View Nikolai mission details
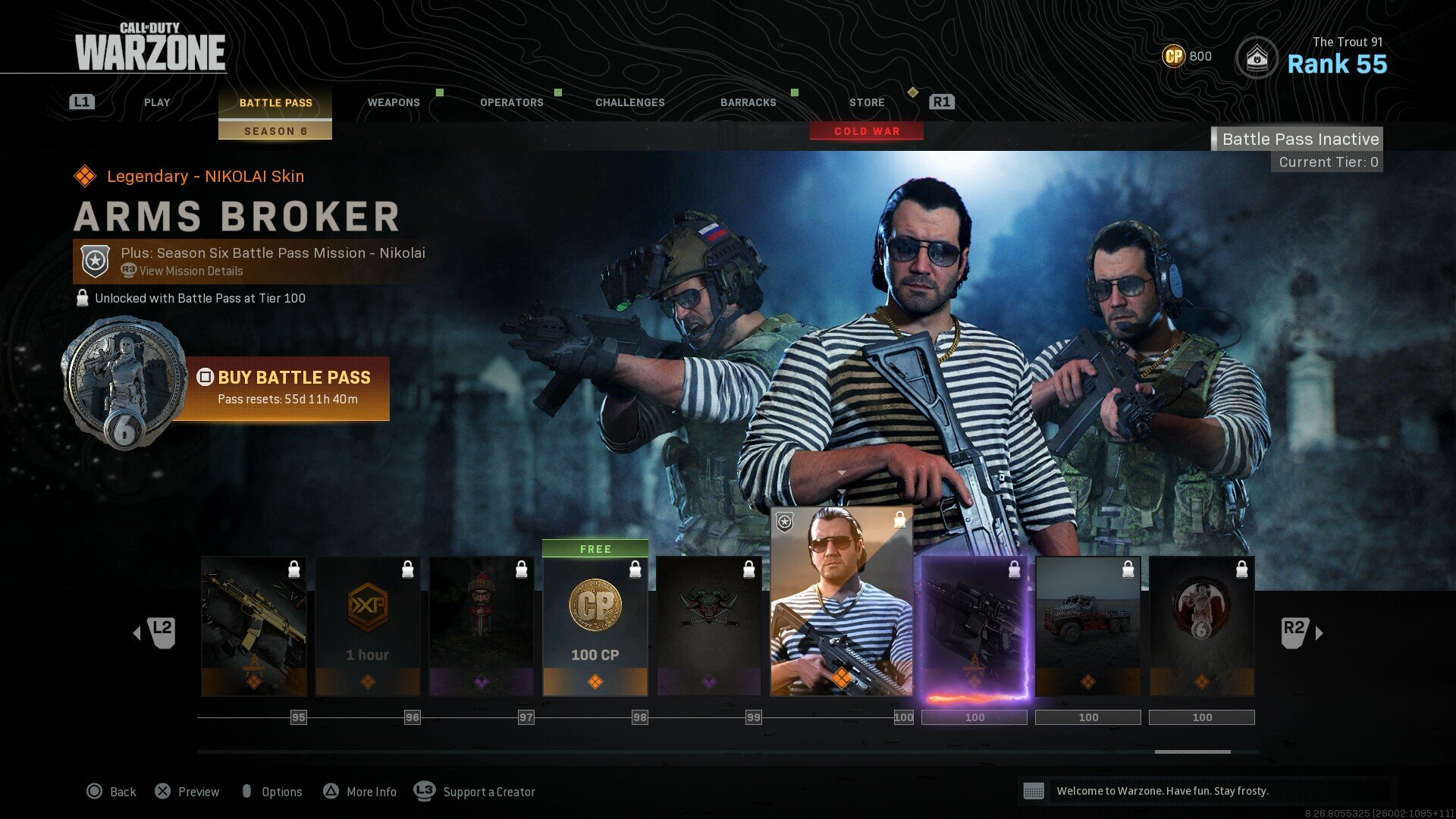 [x=191, y=271]
